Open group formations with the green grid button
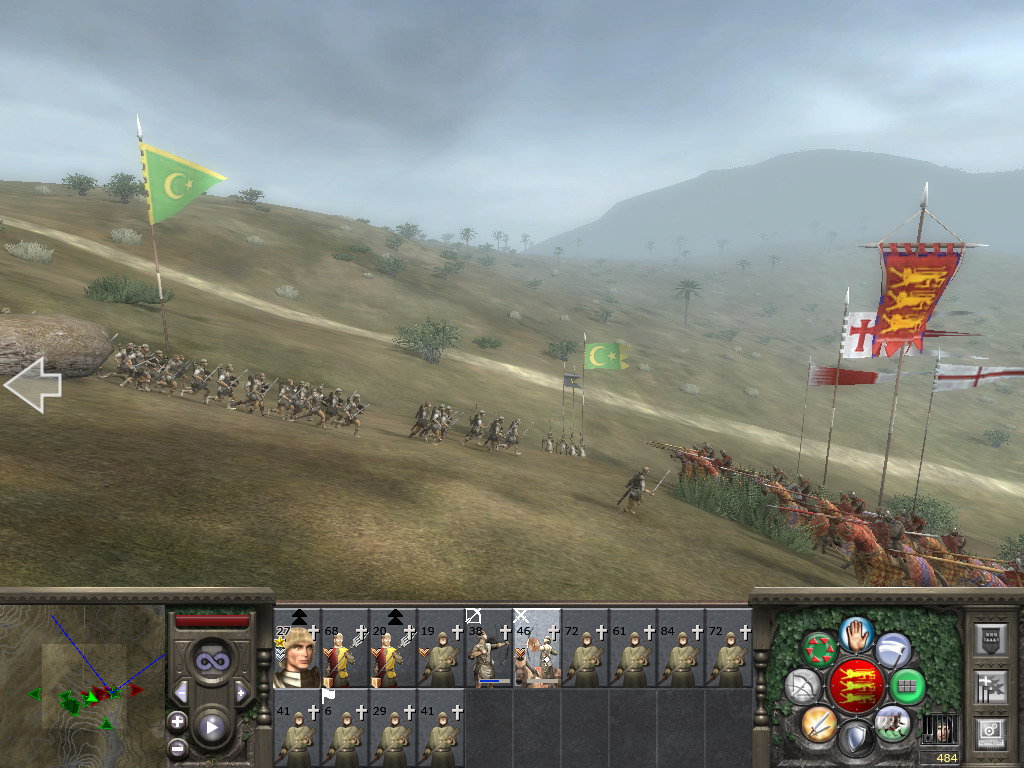This screenshot has width=1024, height=768. pyautogui.click(x=908, y=686)
